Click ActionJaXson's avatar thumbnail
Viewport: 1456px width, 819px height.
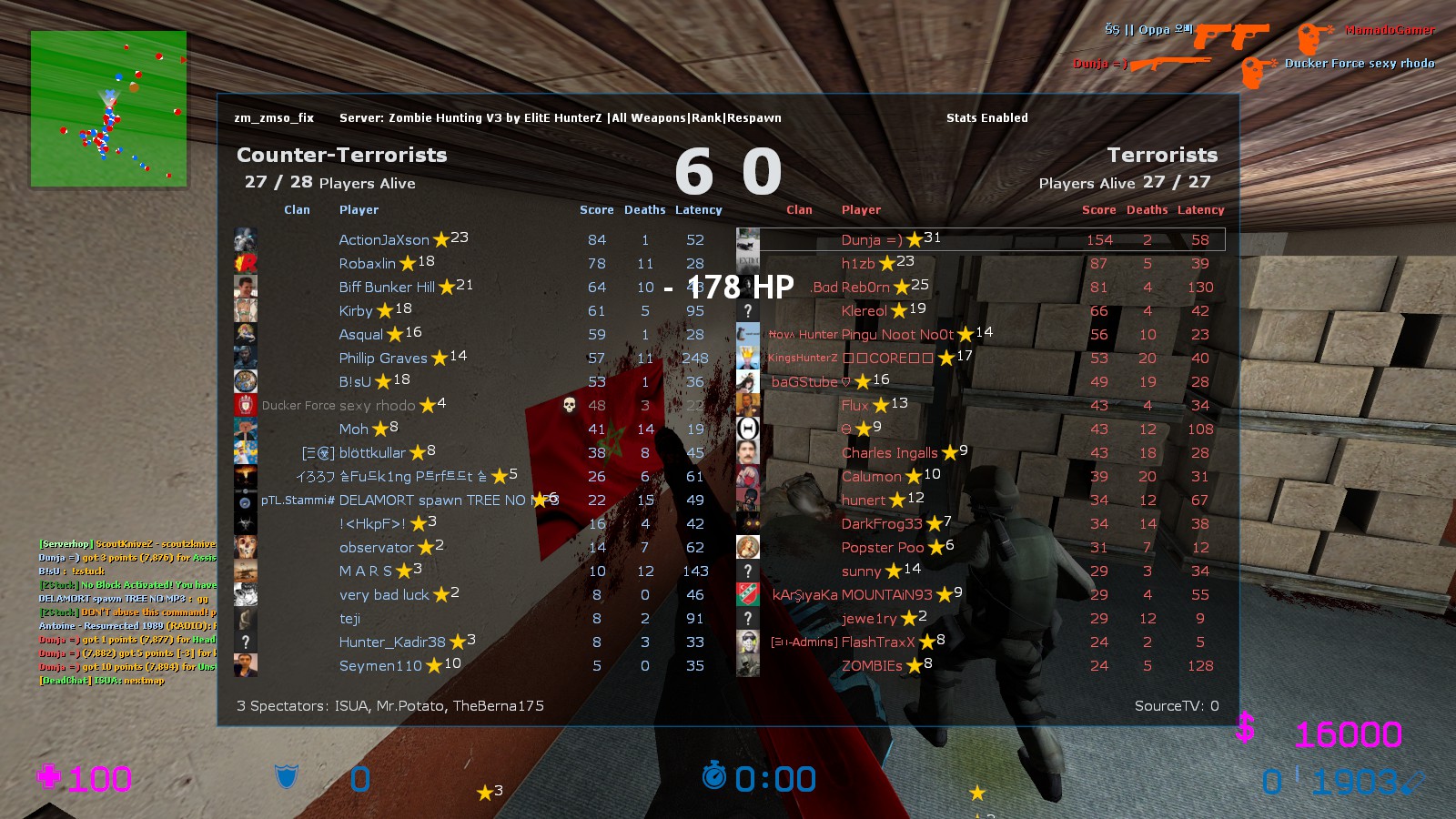tap(246, 239)
